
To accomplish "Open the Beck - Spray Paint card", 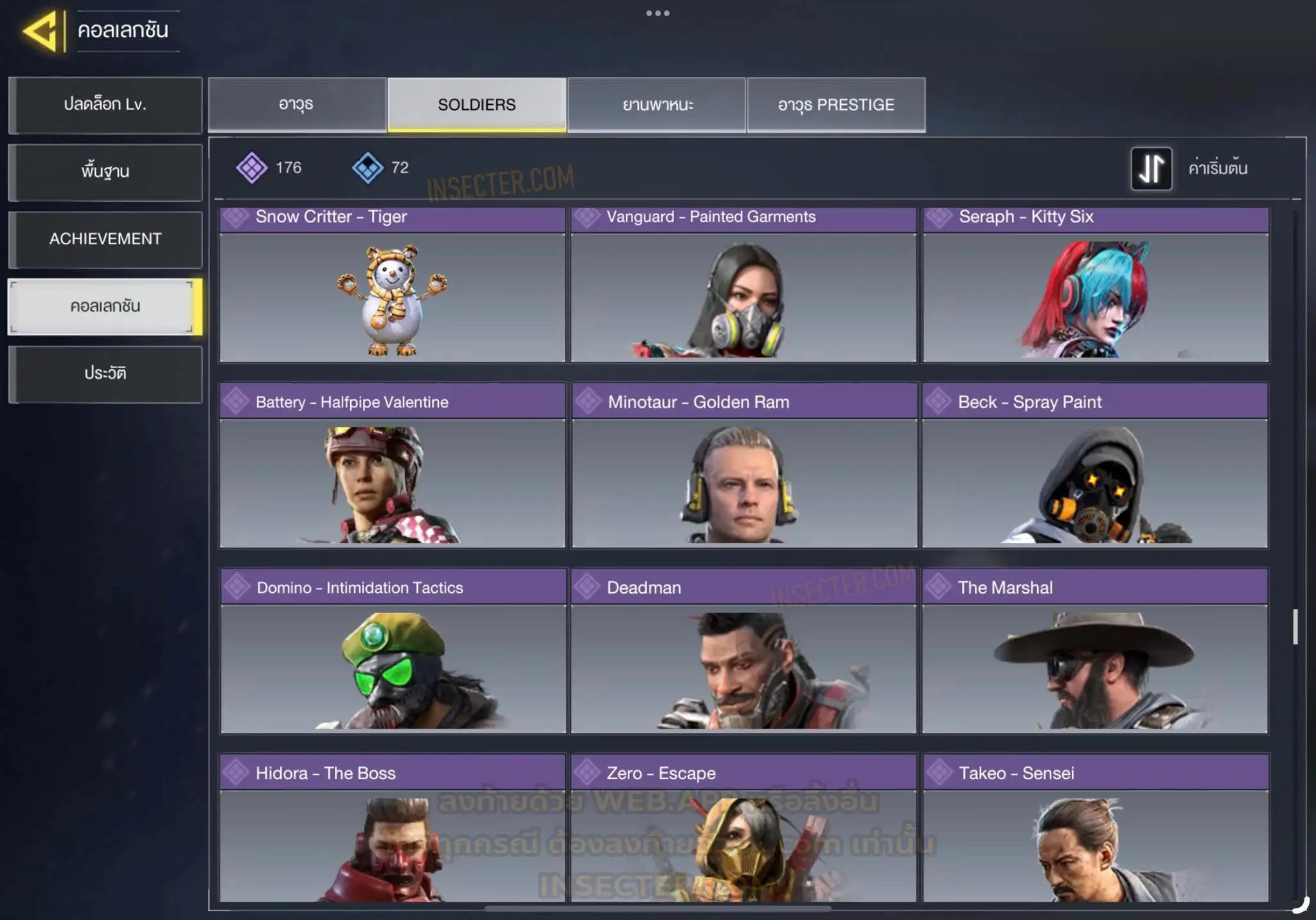I will click(x=1095, y=466).
